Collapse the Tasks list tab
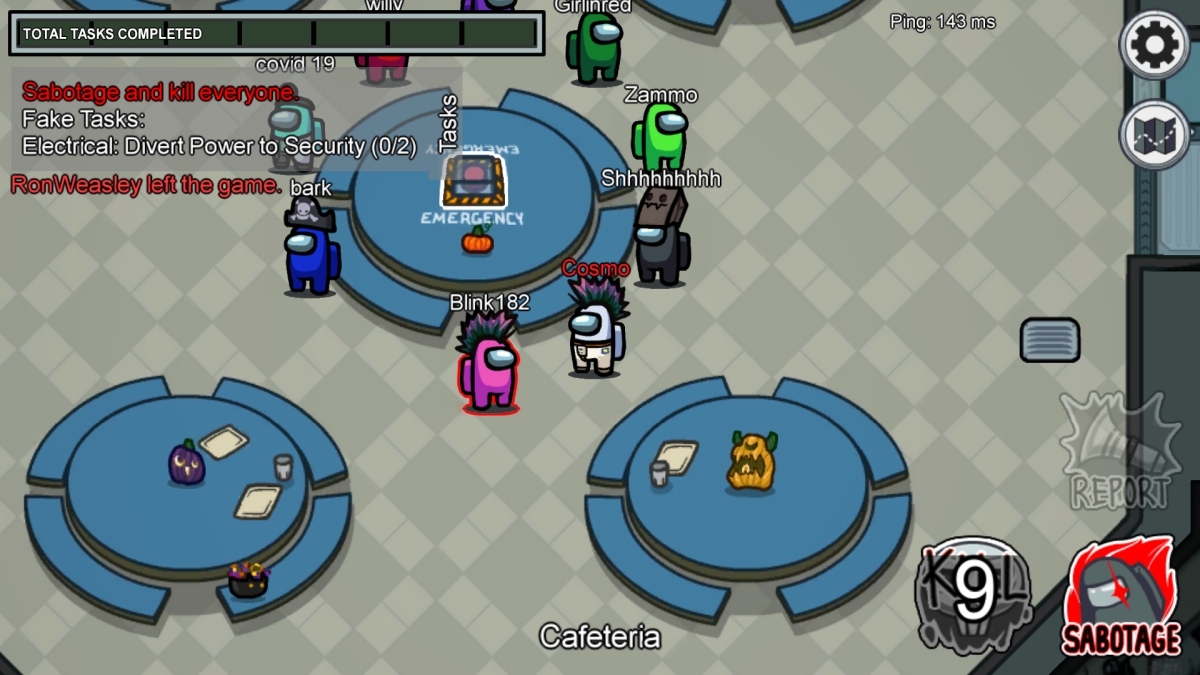The height and width of the screenshot is (675, 1200). point(449,119)
